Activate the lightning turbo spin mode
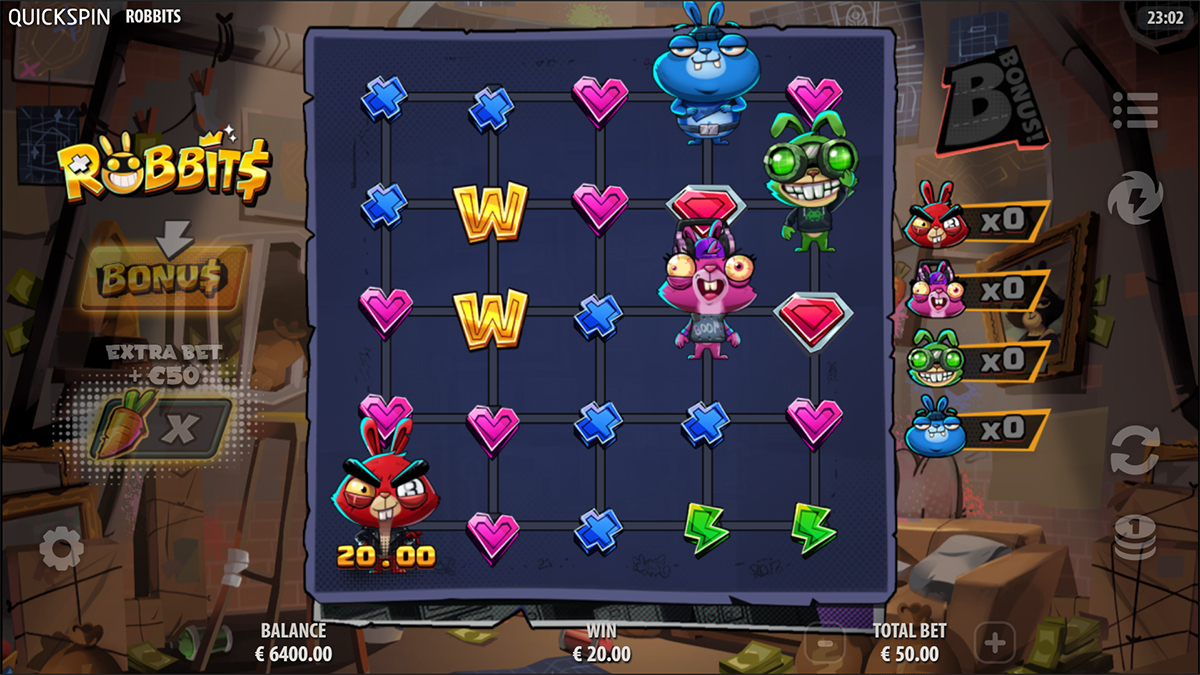Viewport: 1200px width, 675px height. (1135, 196)
